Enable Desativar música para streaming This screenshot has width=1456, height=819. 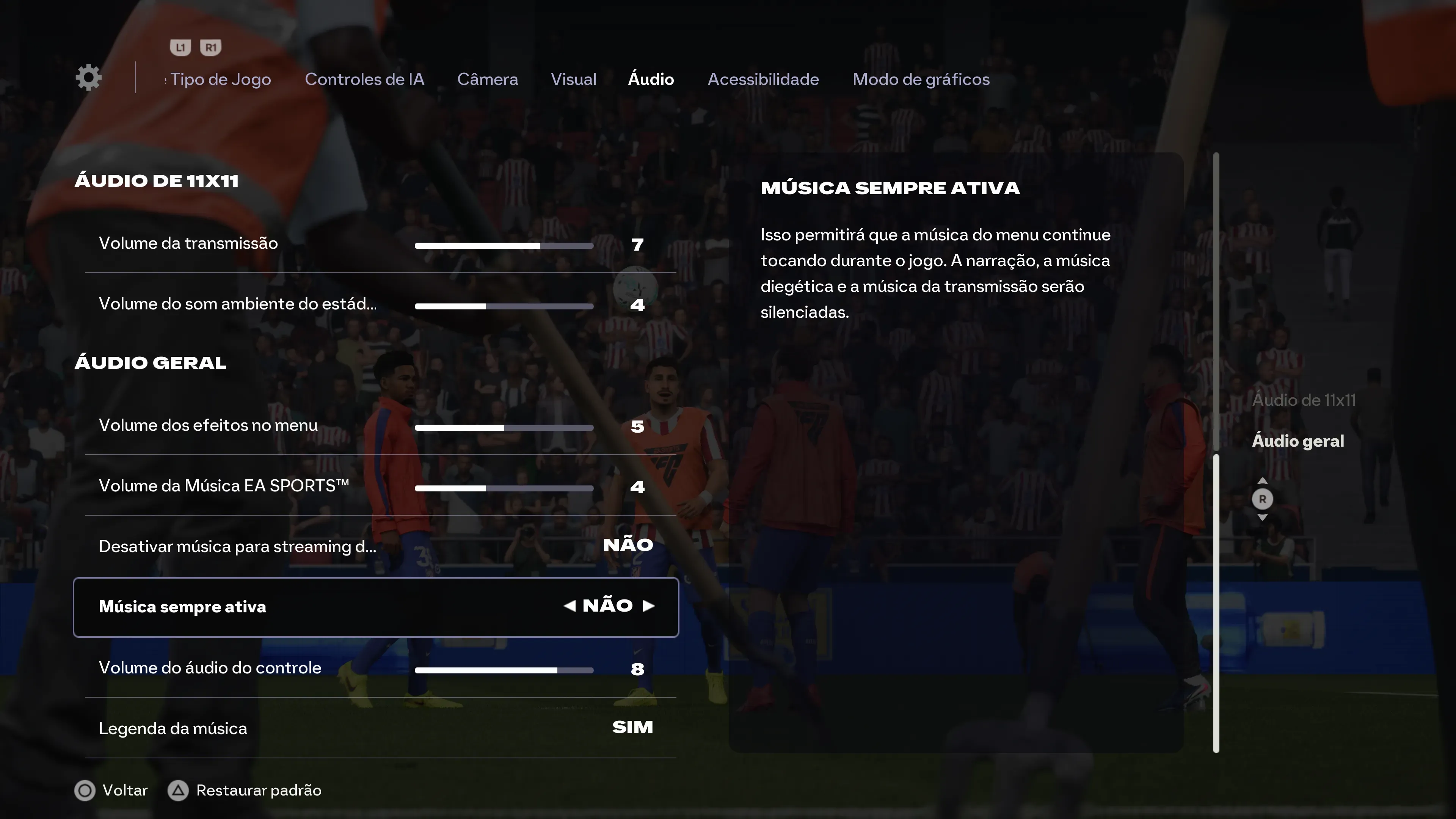pyautogui.click(x=629, y=546)
